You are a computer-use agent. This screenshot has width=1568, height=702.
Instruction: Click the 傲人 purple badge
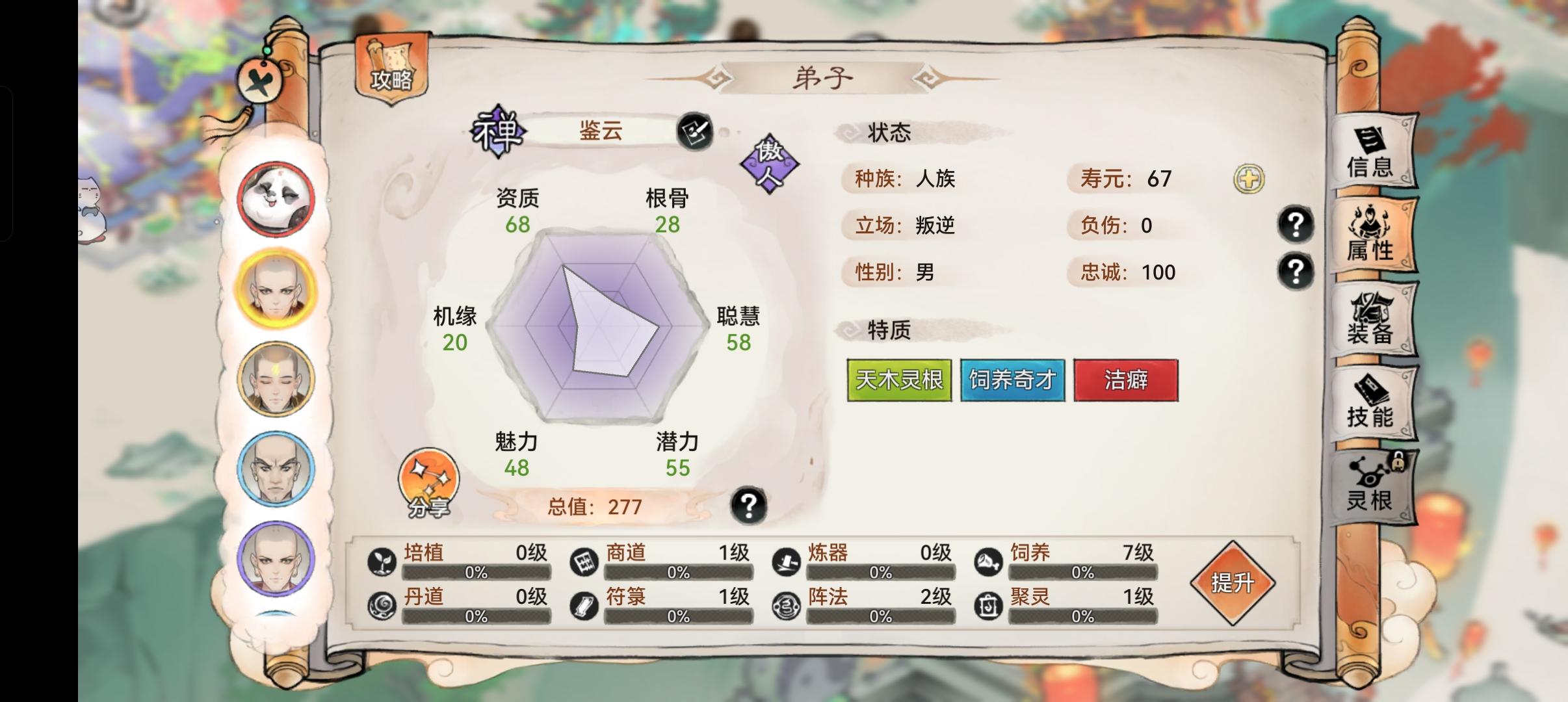tap(768, 163)
